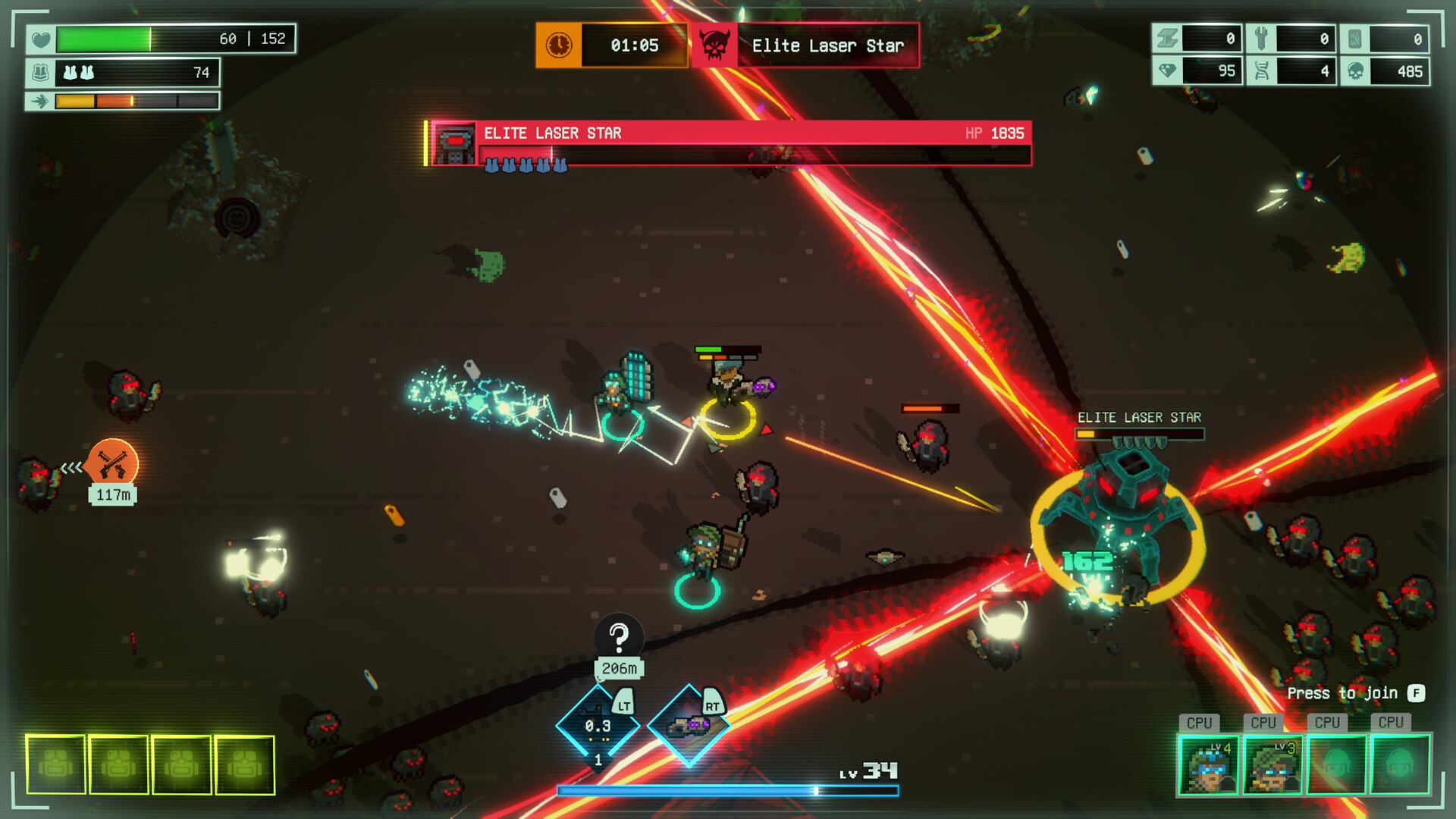This screenshot has height=819, width=1456.
Task: Click the question mark waypoint marker
Action: 619,637
